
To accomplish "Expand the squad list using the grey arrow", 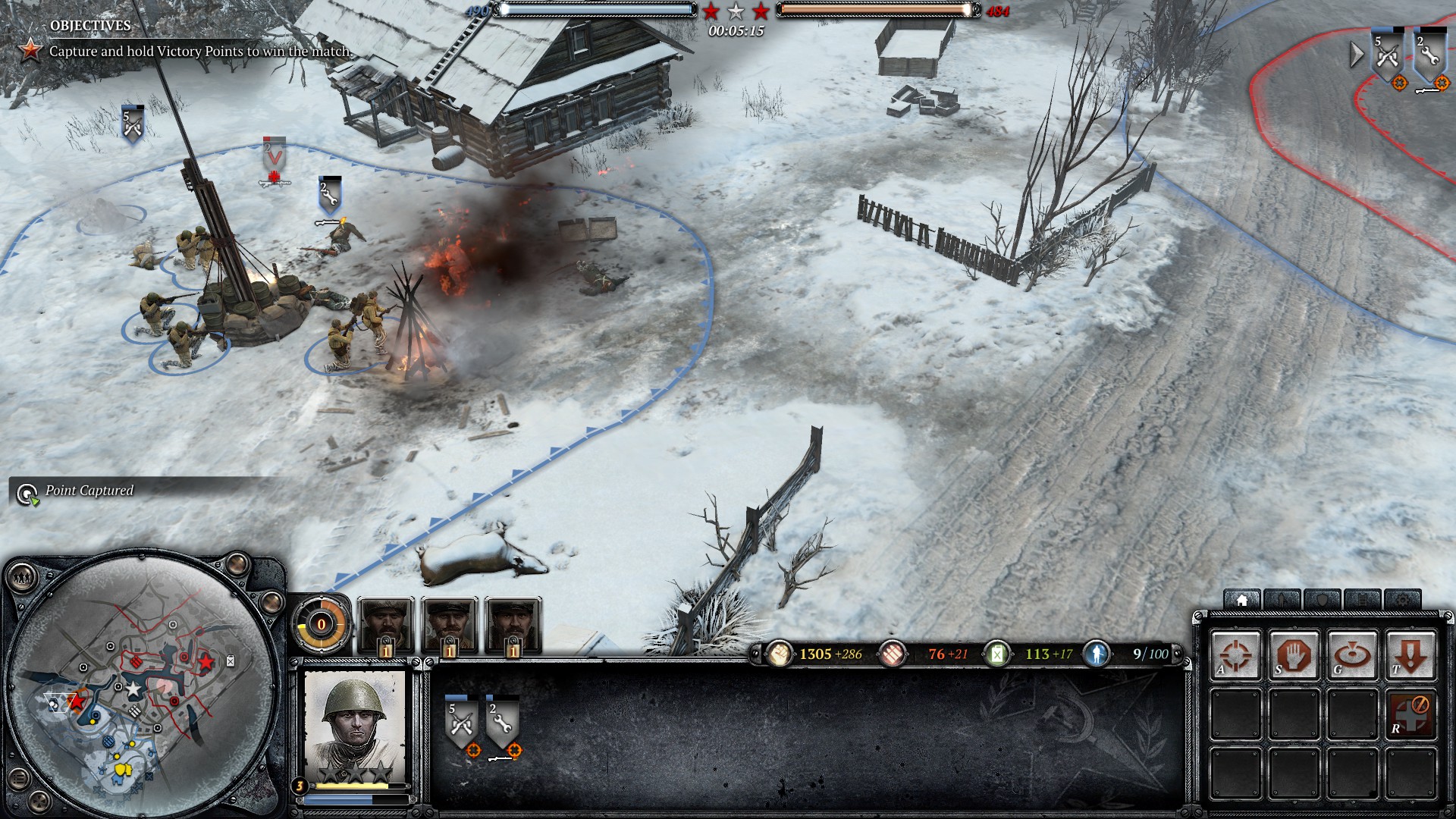I will click(x=1357, y=54).
